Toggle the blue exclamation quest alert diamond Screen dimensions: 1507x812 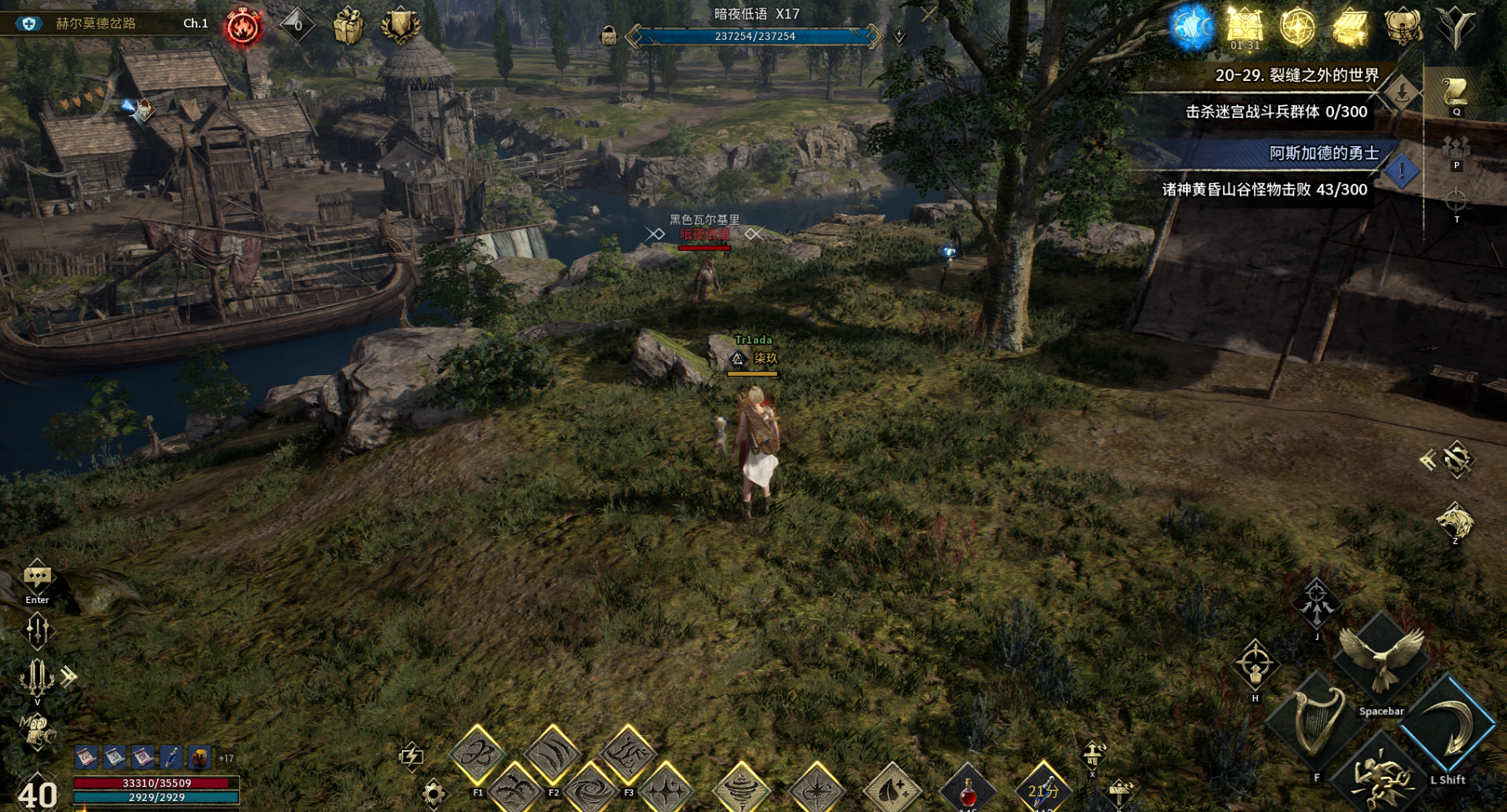point(1402,170)
